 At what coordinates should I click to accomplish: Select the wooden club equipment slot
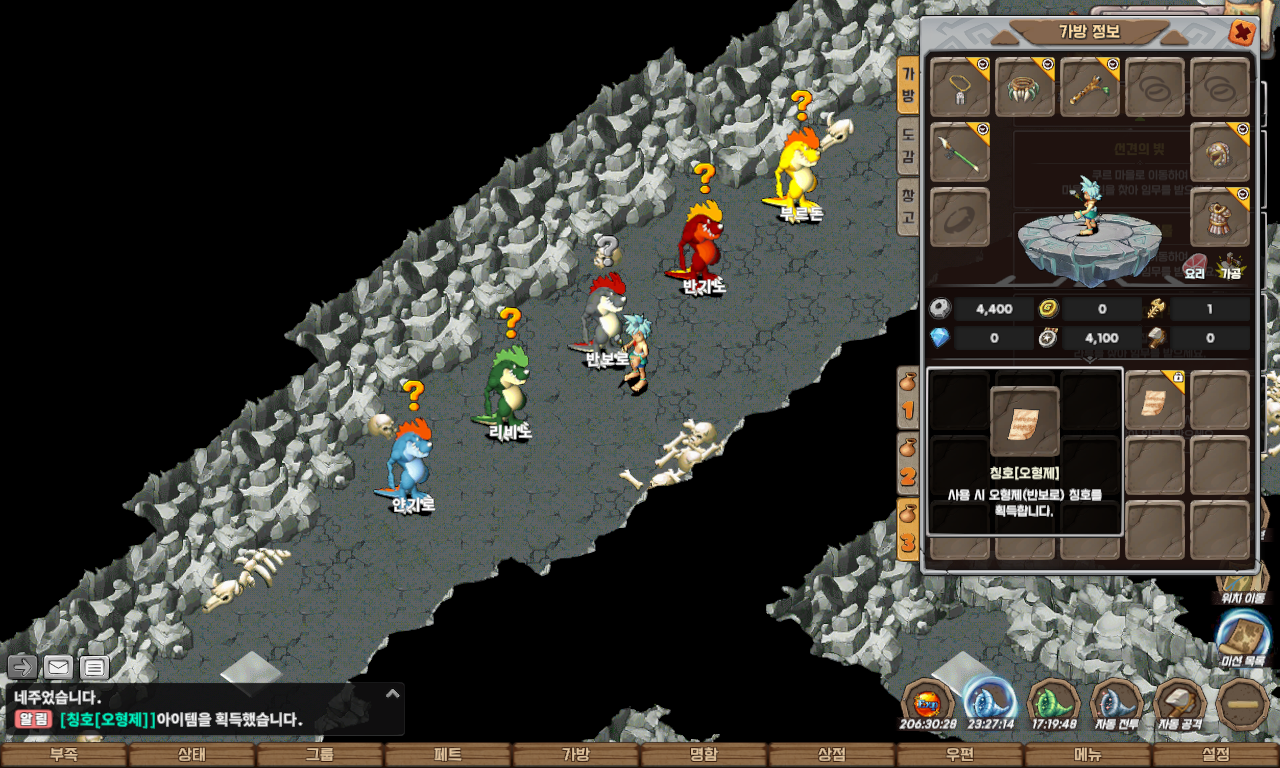click(1089, 87)
